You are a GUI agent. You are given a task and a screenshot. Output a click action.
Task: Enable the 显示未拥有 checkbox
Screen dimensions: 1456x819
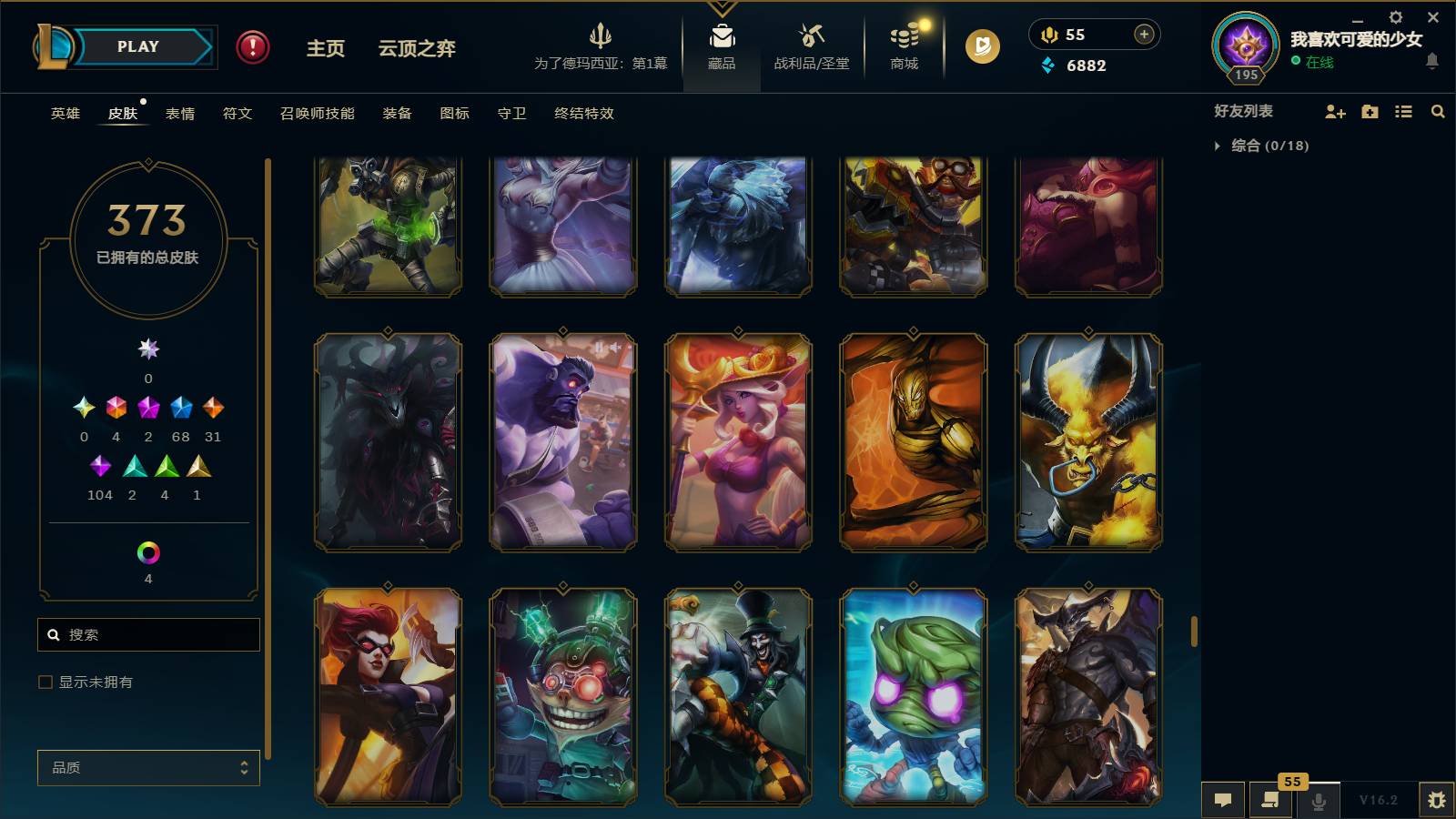[x=43, y=681]
